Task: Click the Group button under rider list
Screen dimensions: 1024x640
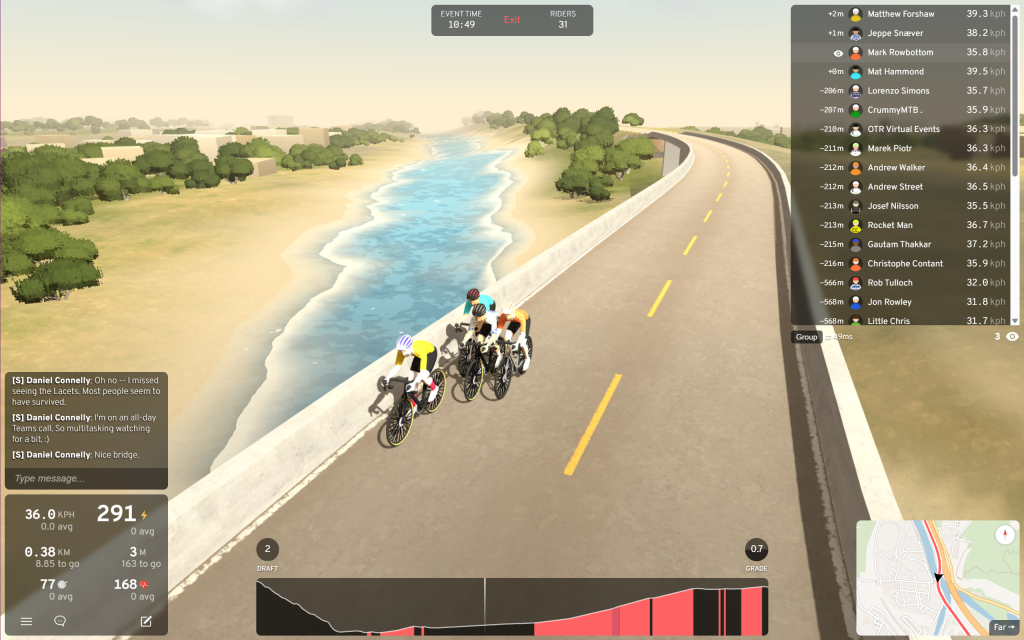Action: point(807,337)
